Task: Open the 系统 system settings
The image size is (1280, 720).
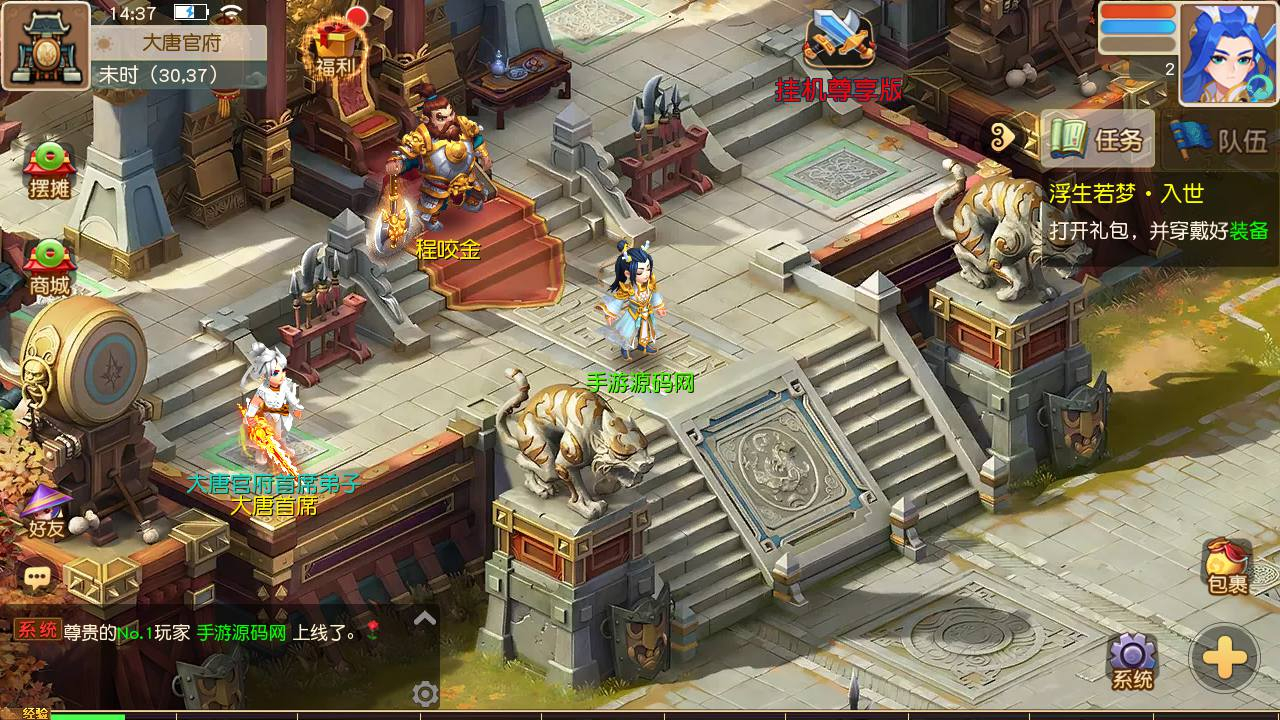Action: (1132, 662)
